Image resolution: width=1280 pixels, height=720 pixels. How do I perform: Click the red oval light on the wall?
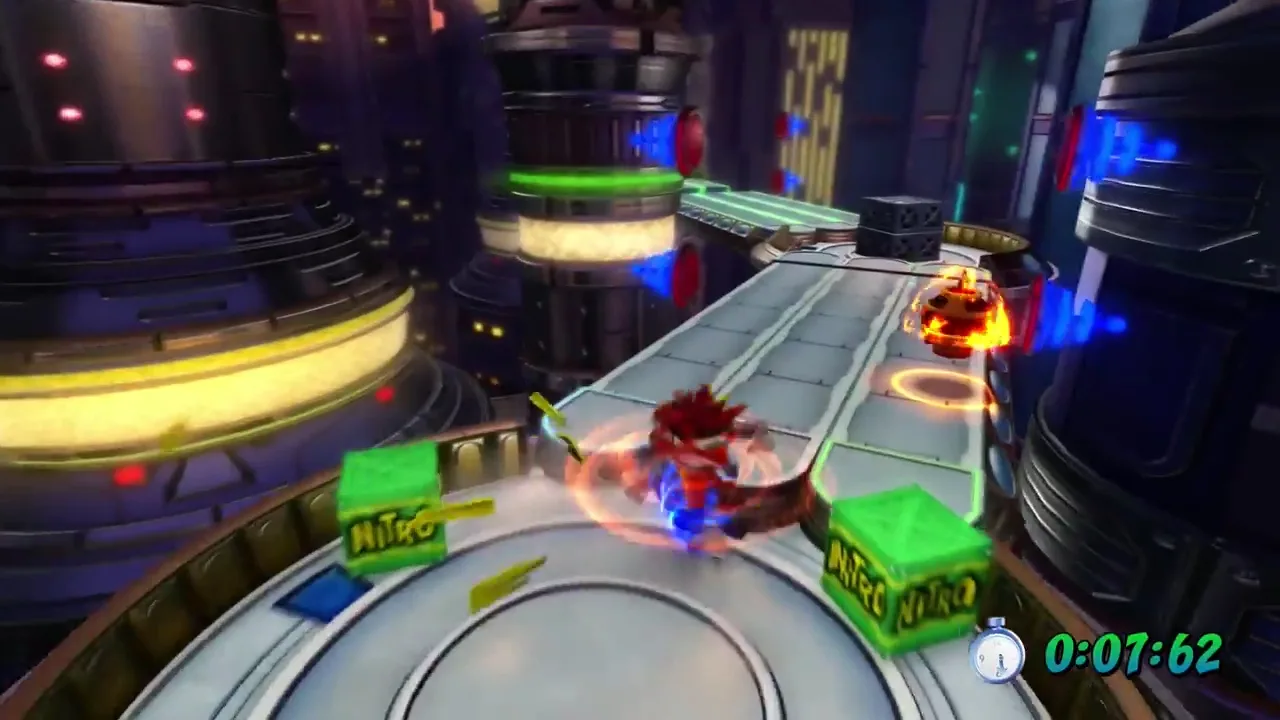[690, 140]
